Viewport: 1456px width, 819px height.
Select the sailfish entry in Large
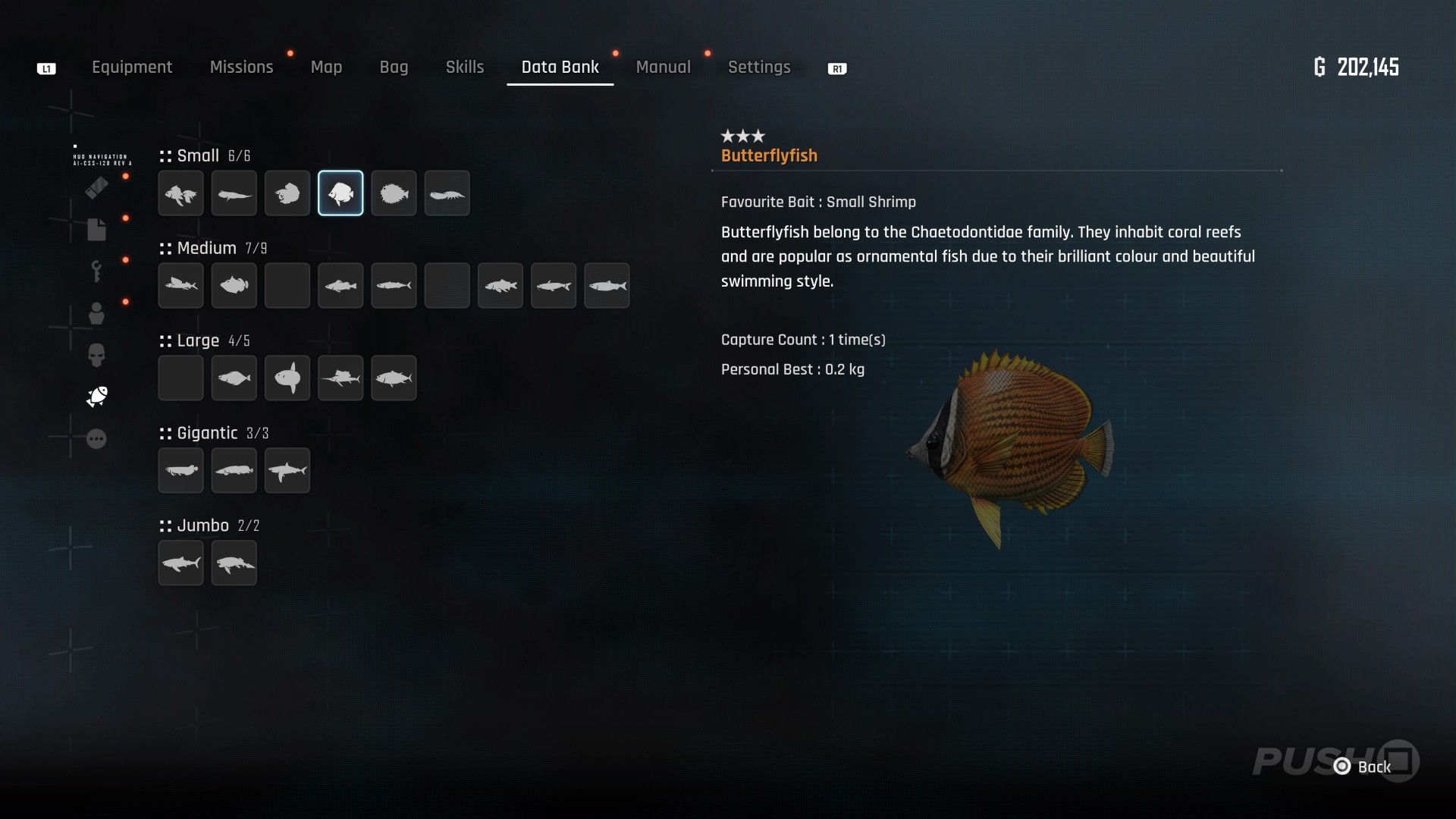coord(340,378)
